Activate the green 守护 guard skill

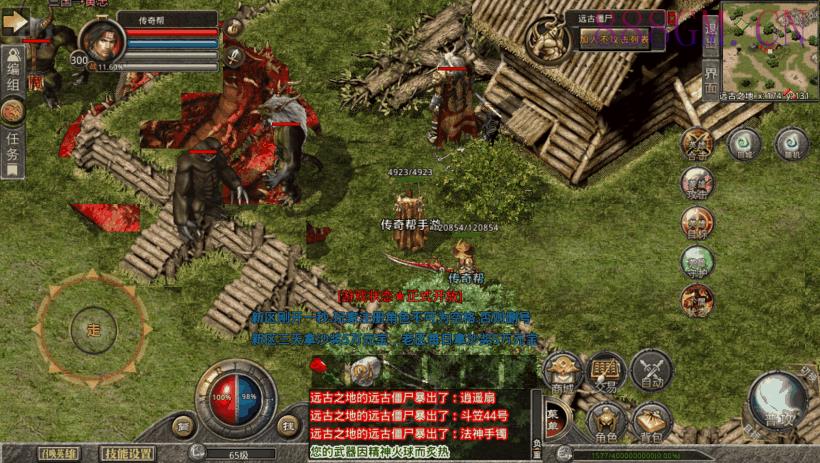[697, 263]
